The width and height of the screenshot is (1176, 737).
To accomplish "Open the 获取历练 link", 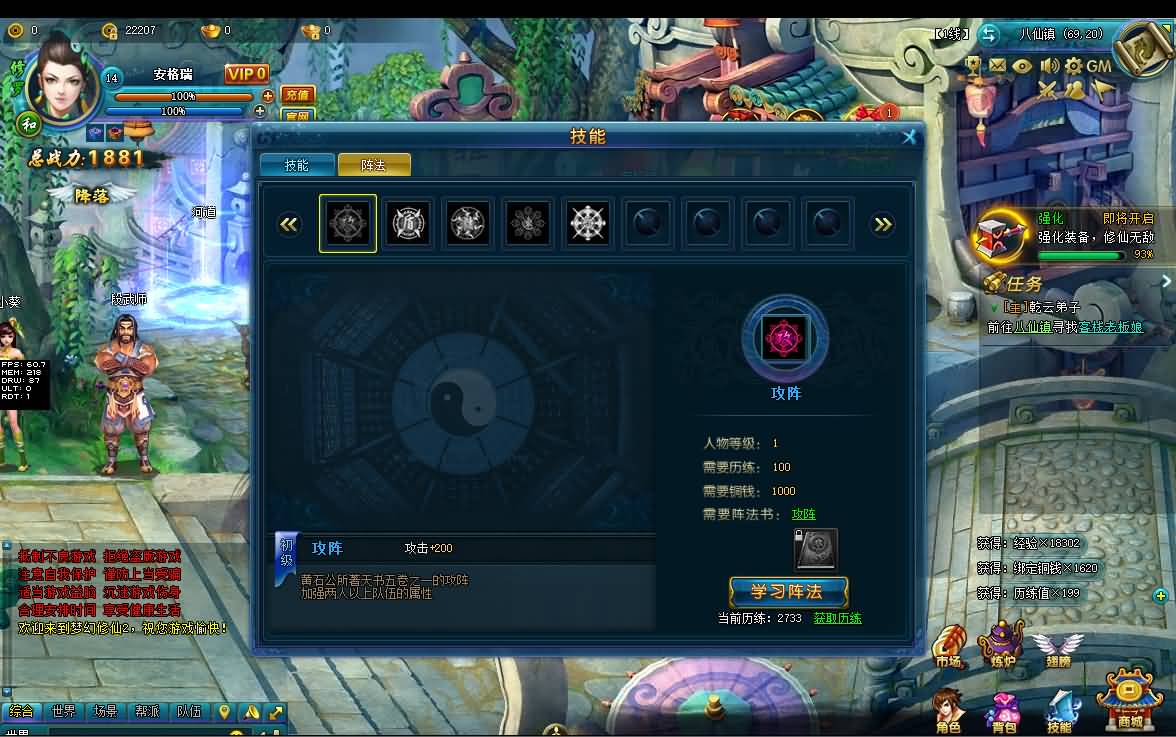I will pos(837,618).
